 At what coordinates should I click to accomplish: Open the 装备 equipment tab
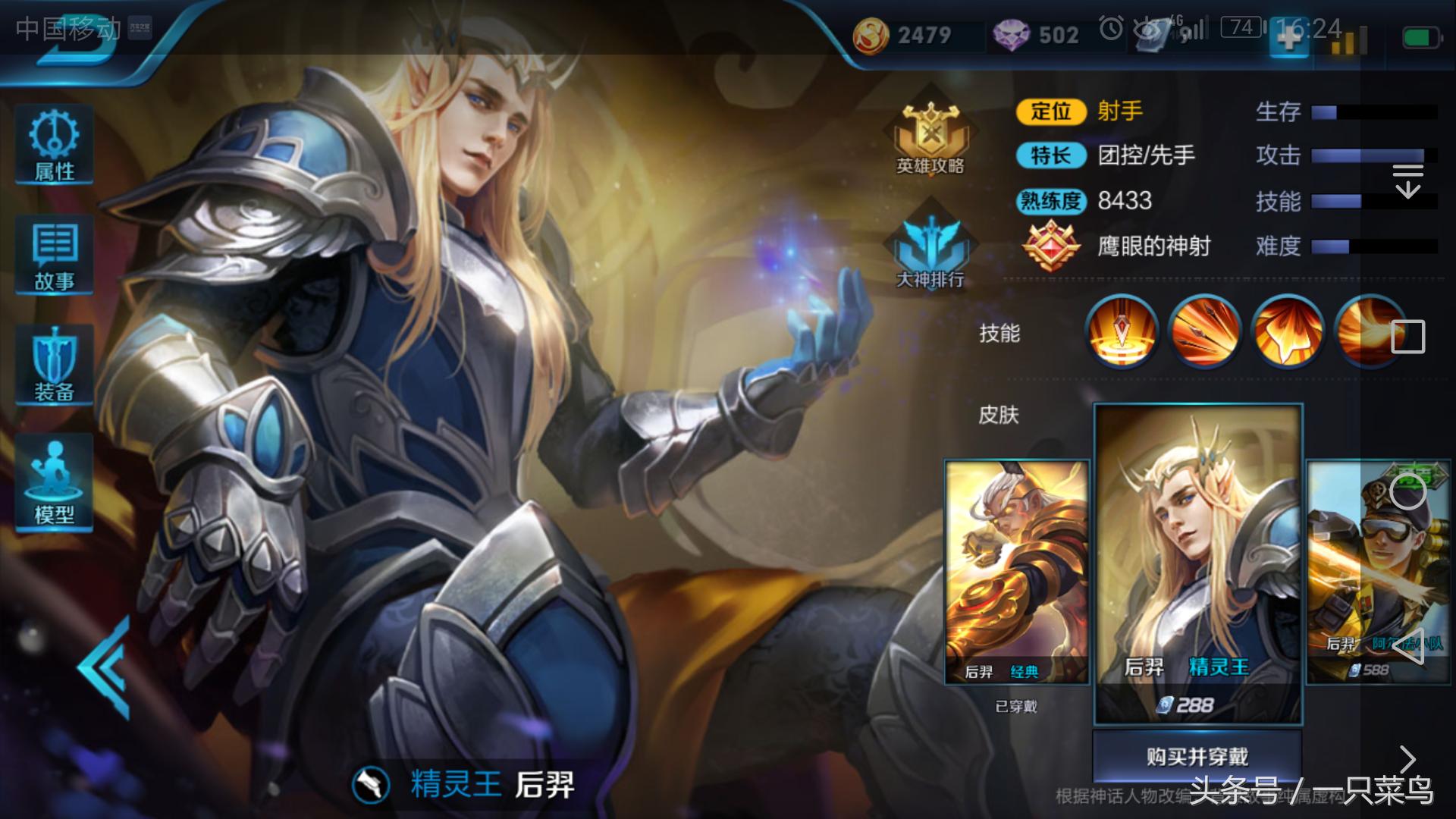coord(54,366)
